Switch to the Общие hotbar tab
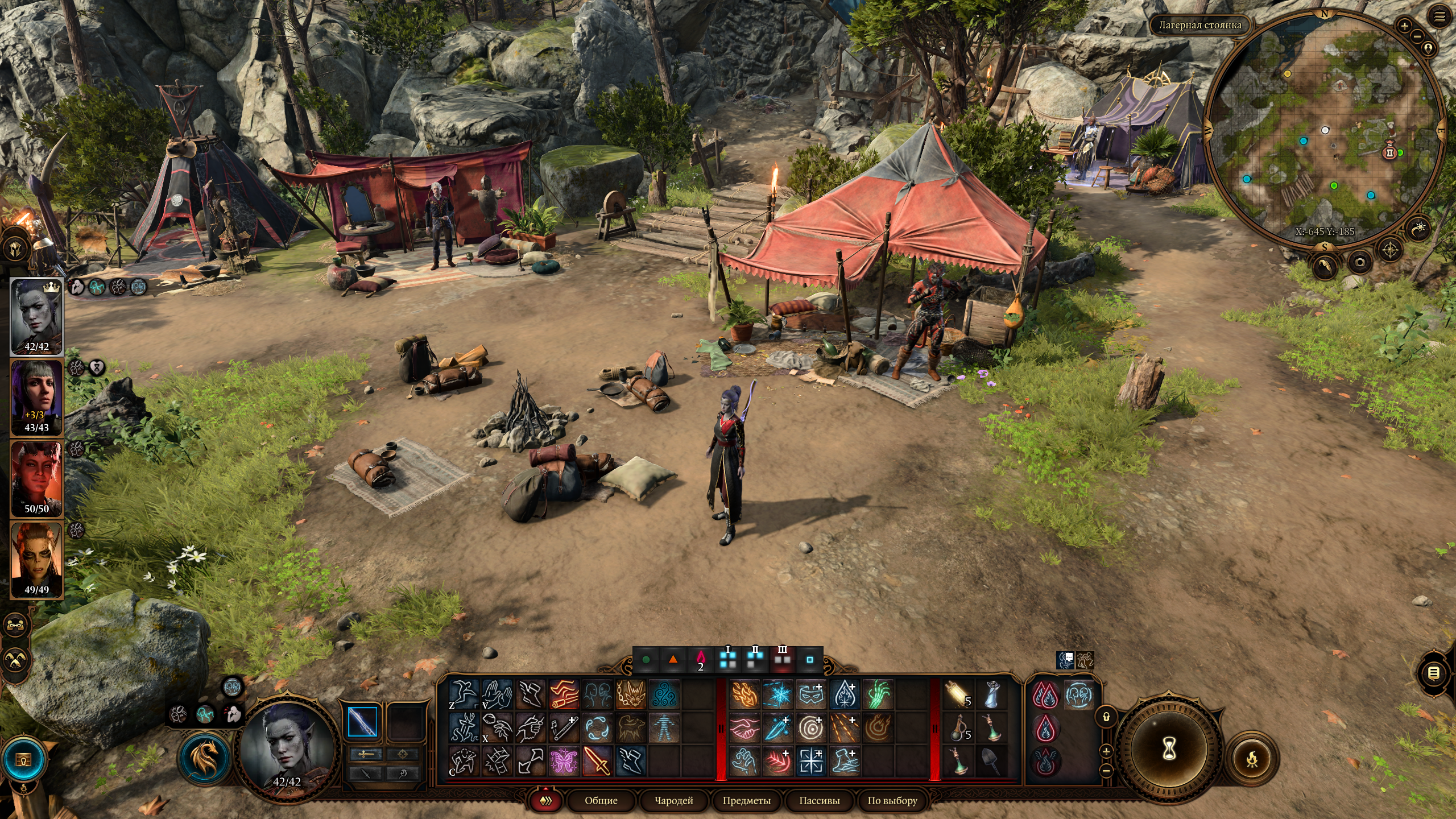This screenshot has width=1456, height=819. point(601,800)
